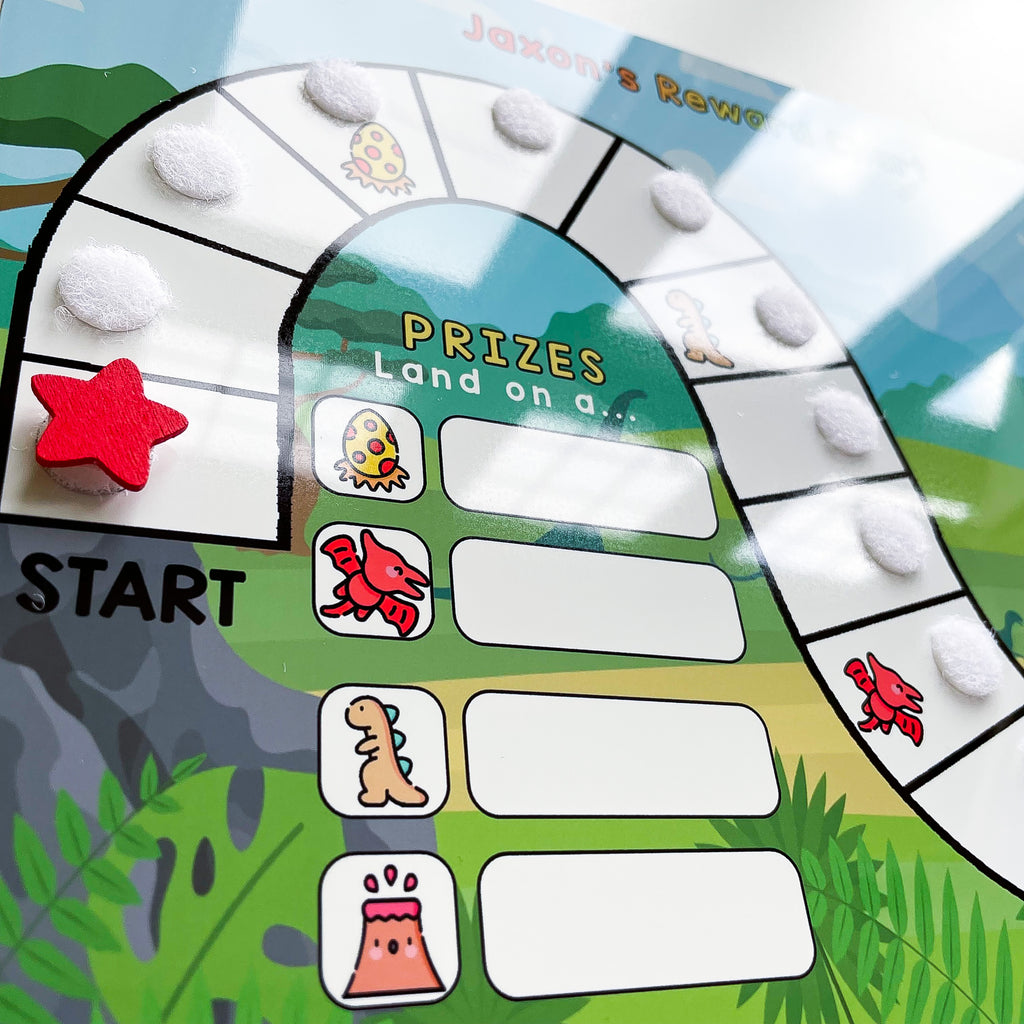Choose the blank prize box beside the dinosaur
Screen dimensions: 1024x1024
pos(621,754)
